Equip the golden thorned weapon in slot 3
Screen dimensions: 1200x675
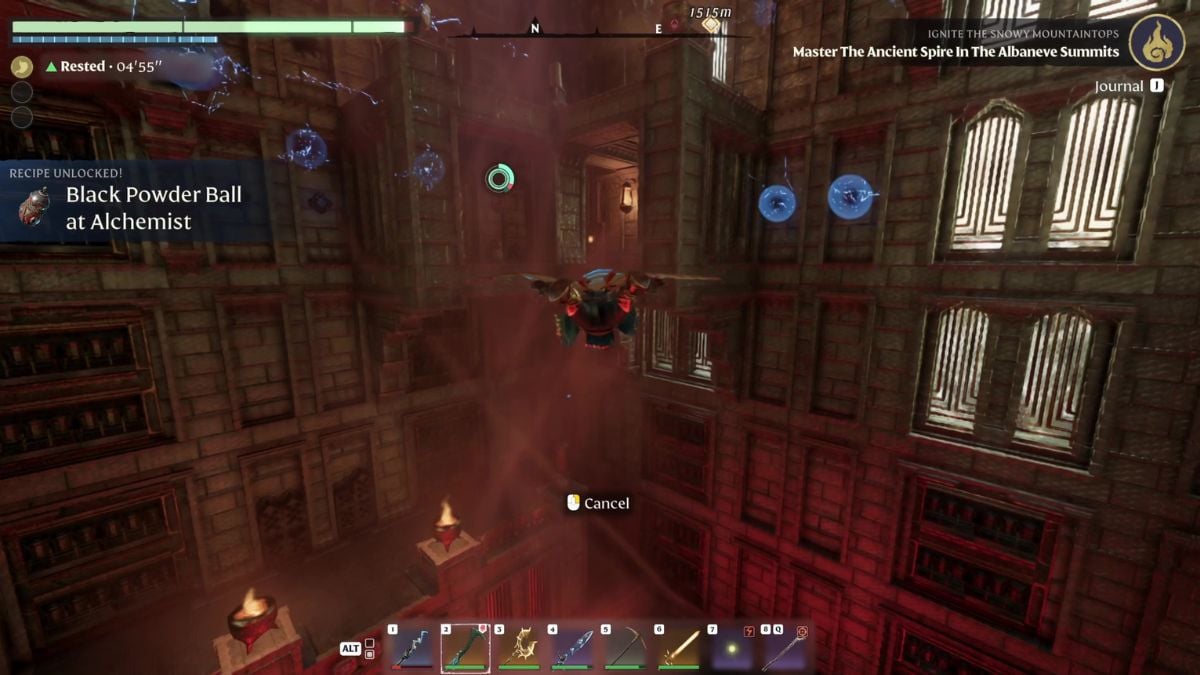tap(518, 648)
